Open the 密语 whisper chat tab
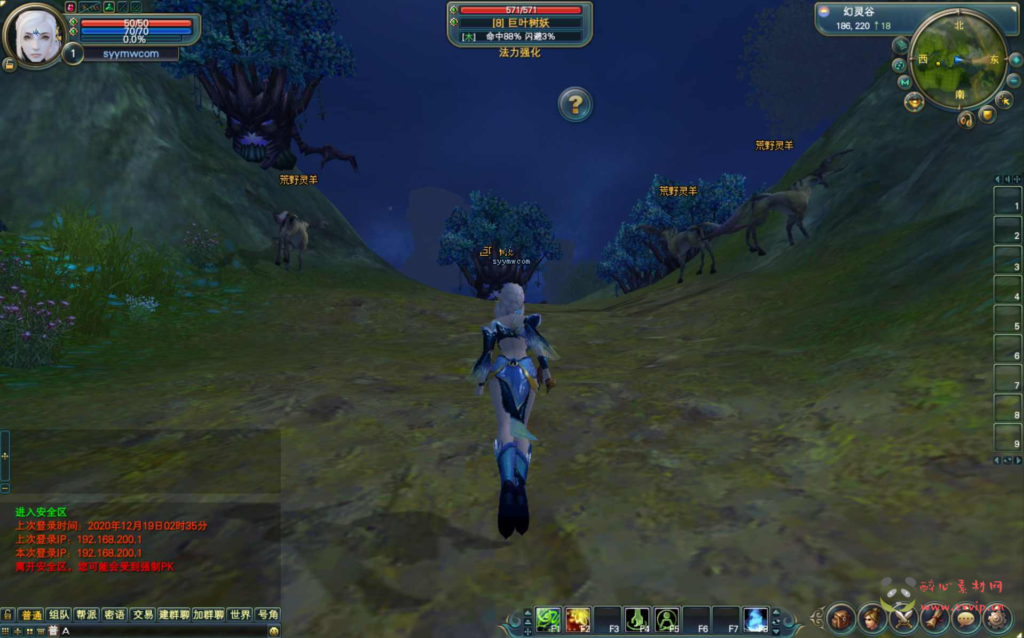Screen dimensions: 1024x638 114,615
